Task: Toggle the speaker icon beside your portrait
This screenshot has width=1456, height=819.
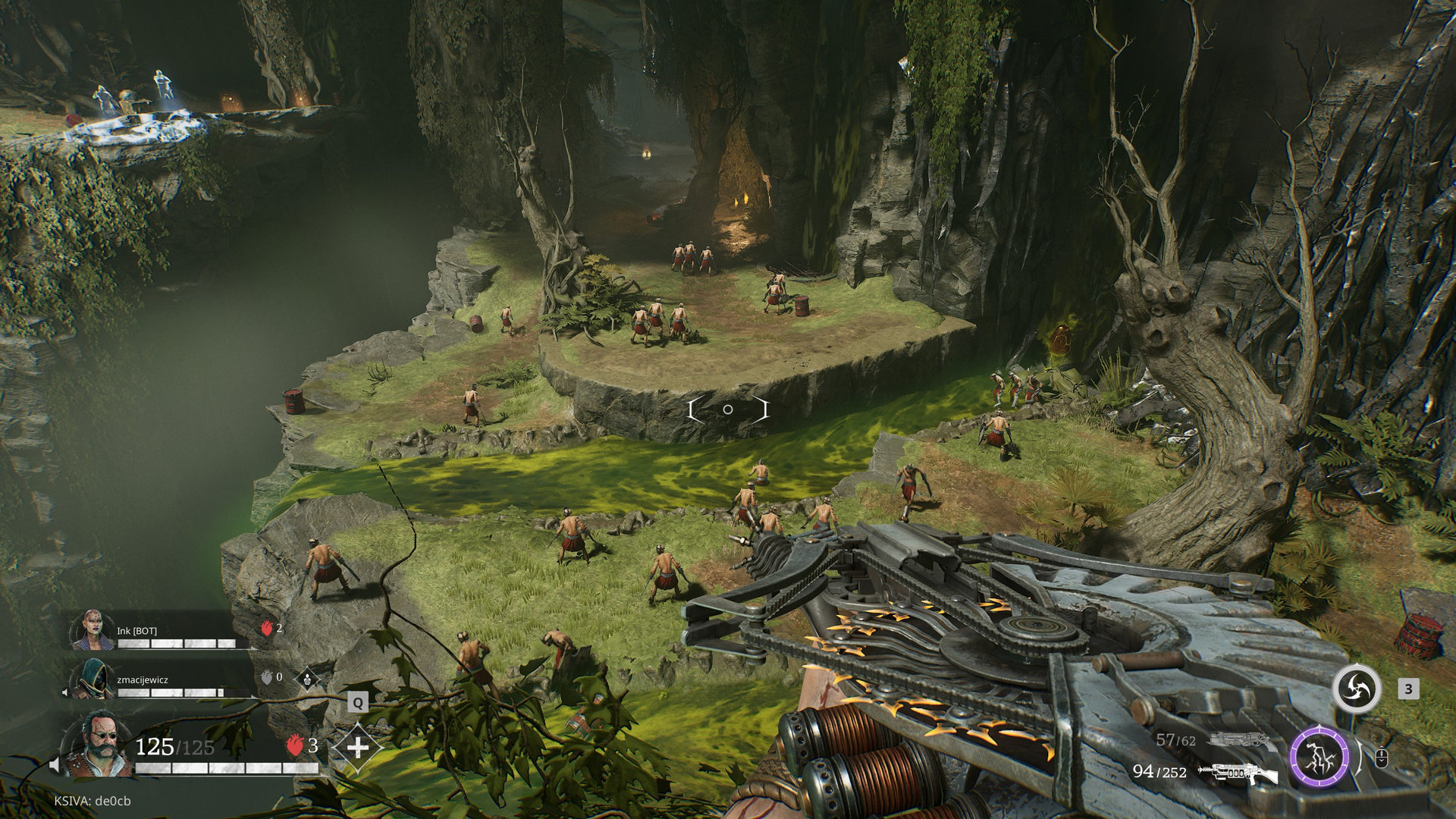Action: 55,764
